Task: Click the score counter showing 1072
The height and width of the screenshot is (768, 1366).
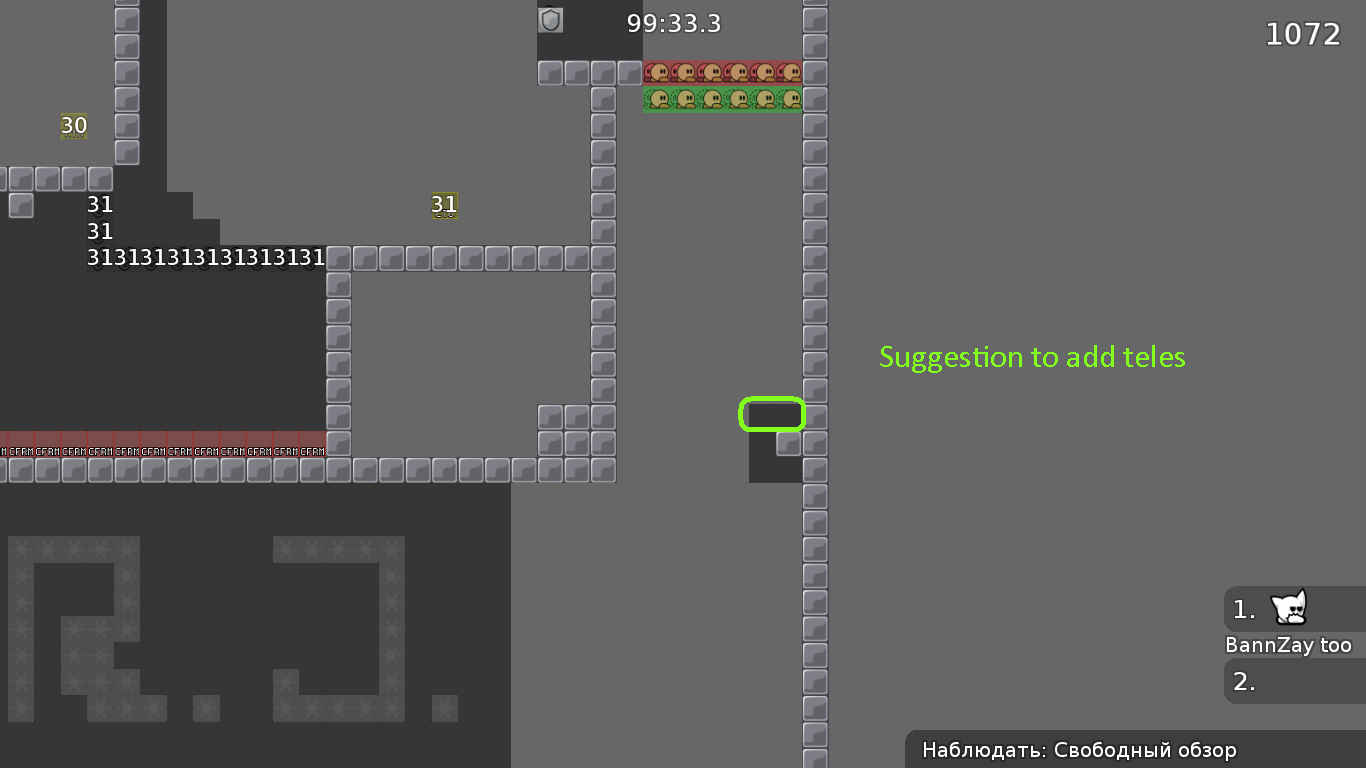Action: point(1303,34)
